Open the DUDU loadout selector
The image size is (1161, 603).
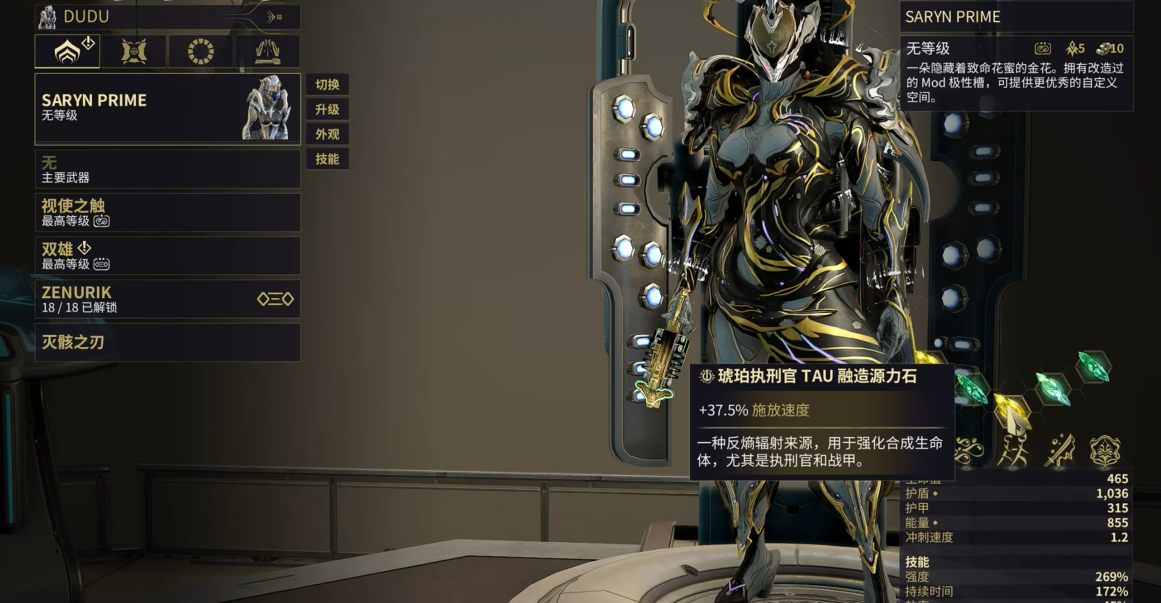167,17
